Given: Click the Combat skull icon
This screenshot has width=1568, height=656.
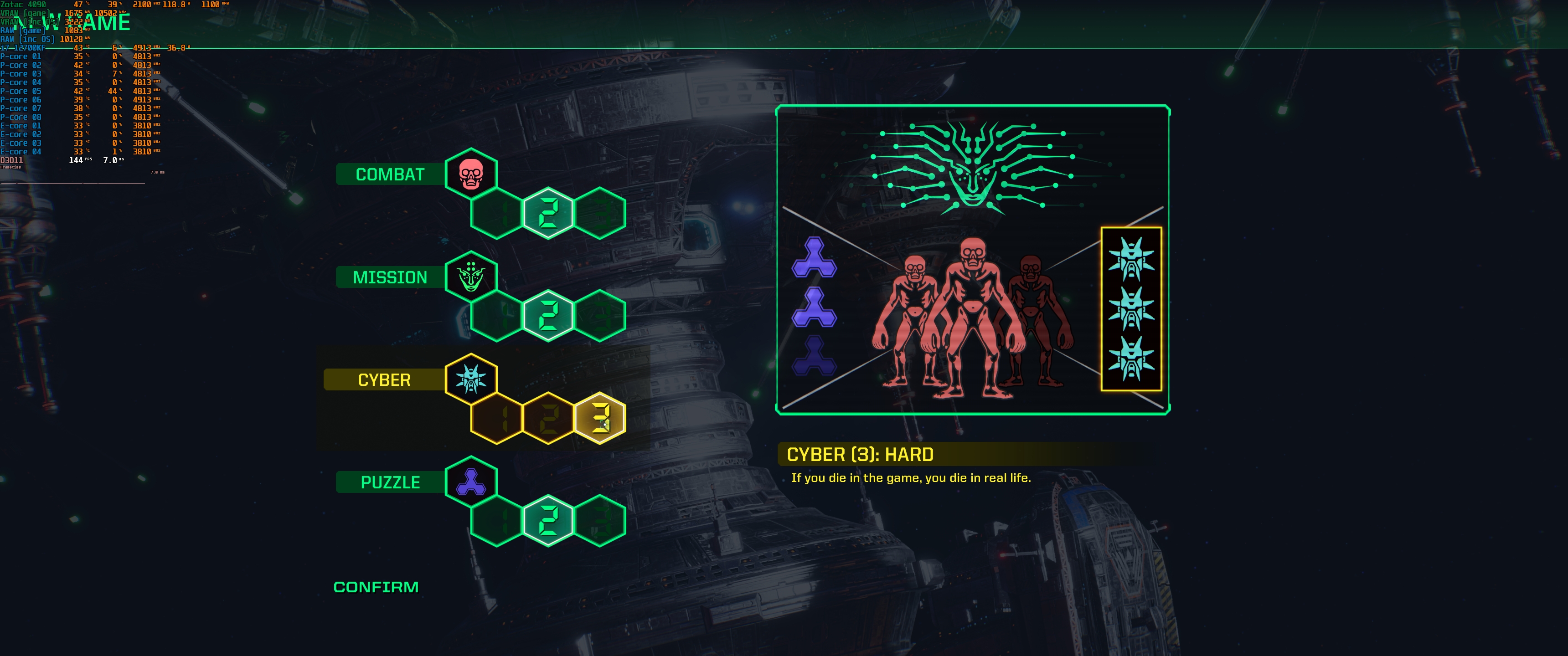Looking at the screenshot, I should click(x=471, y=174).
